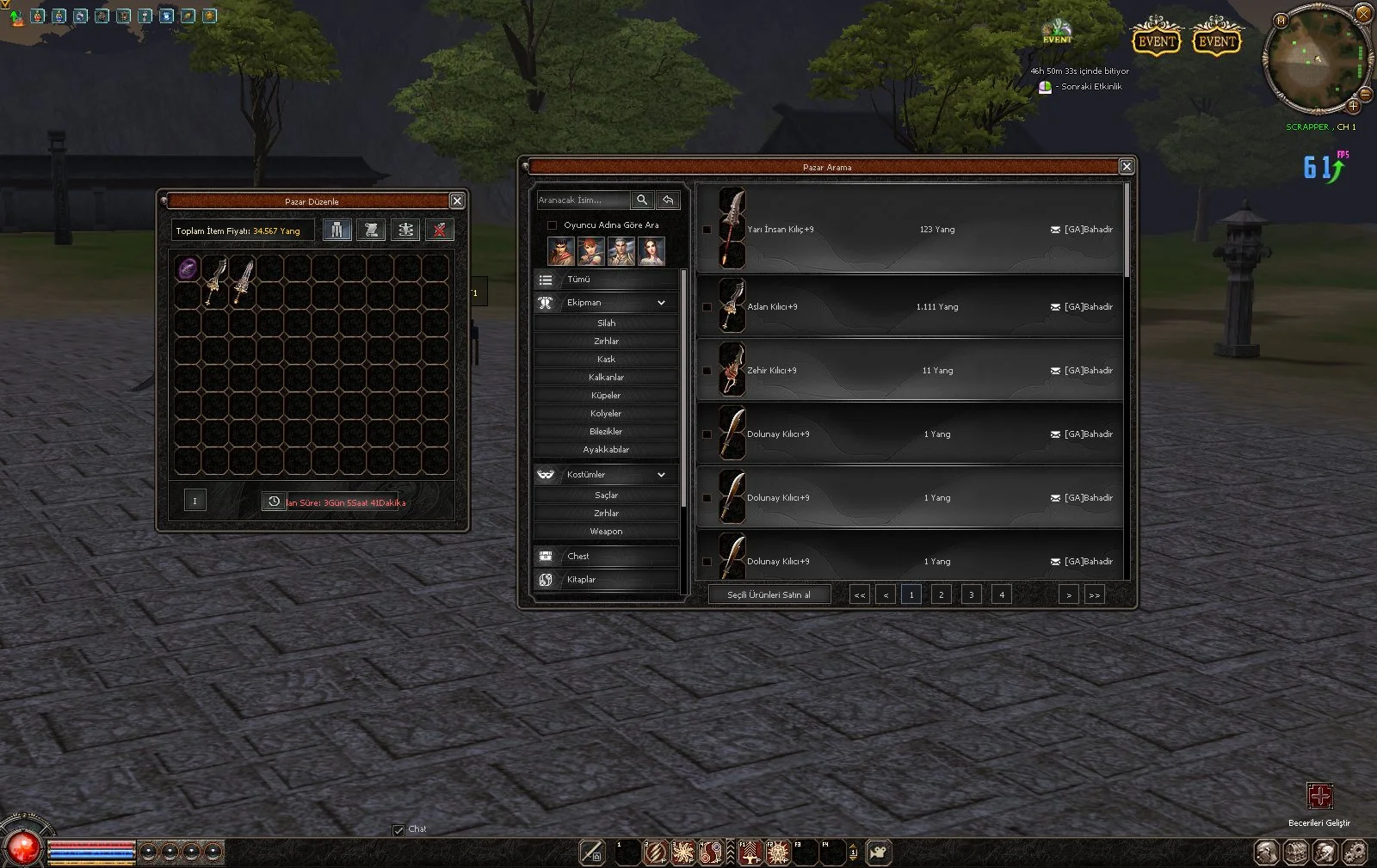
Task: Open the Chest category
Action: [x=606, y=557]
